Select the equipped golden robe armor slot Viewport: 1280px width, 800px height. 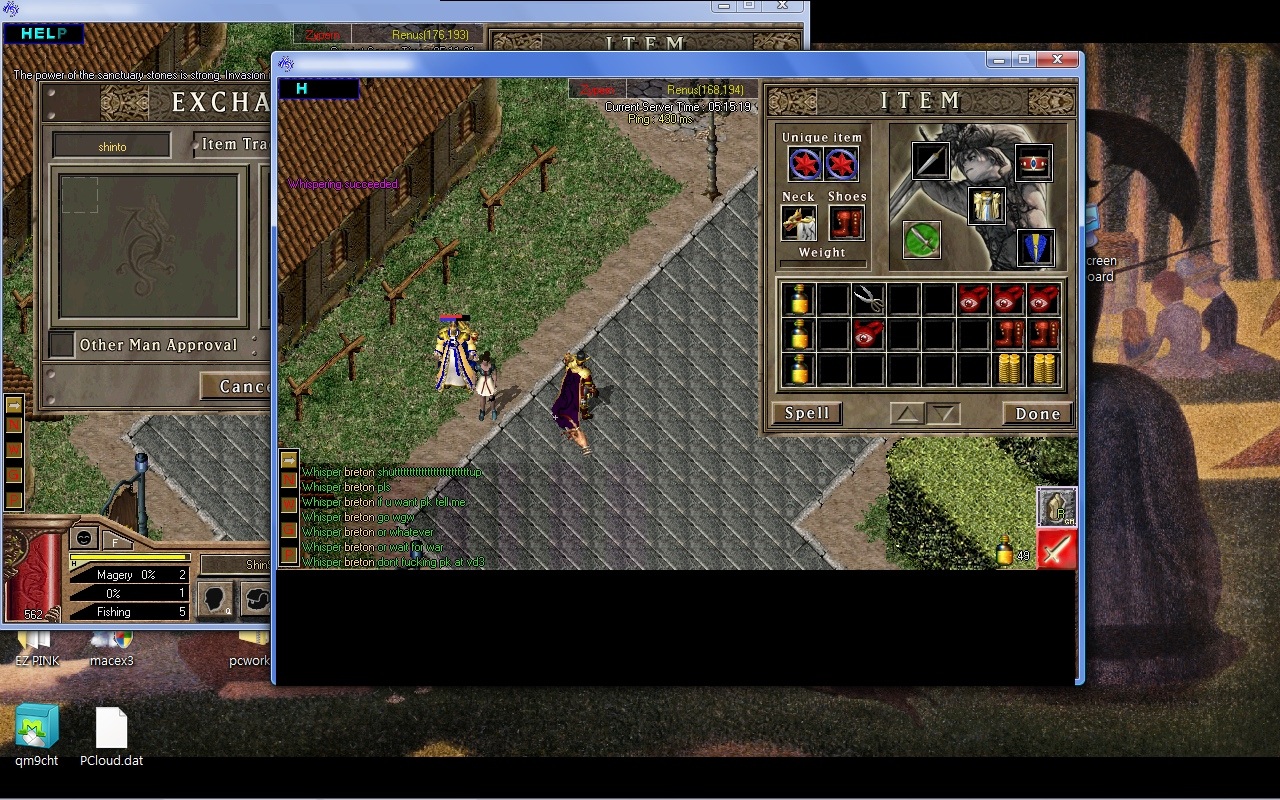coord(987,206)
